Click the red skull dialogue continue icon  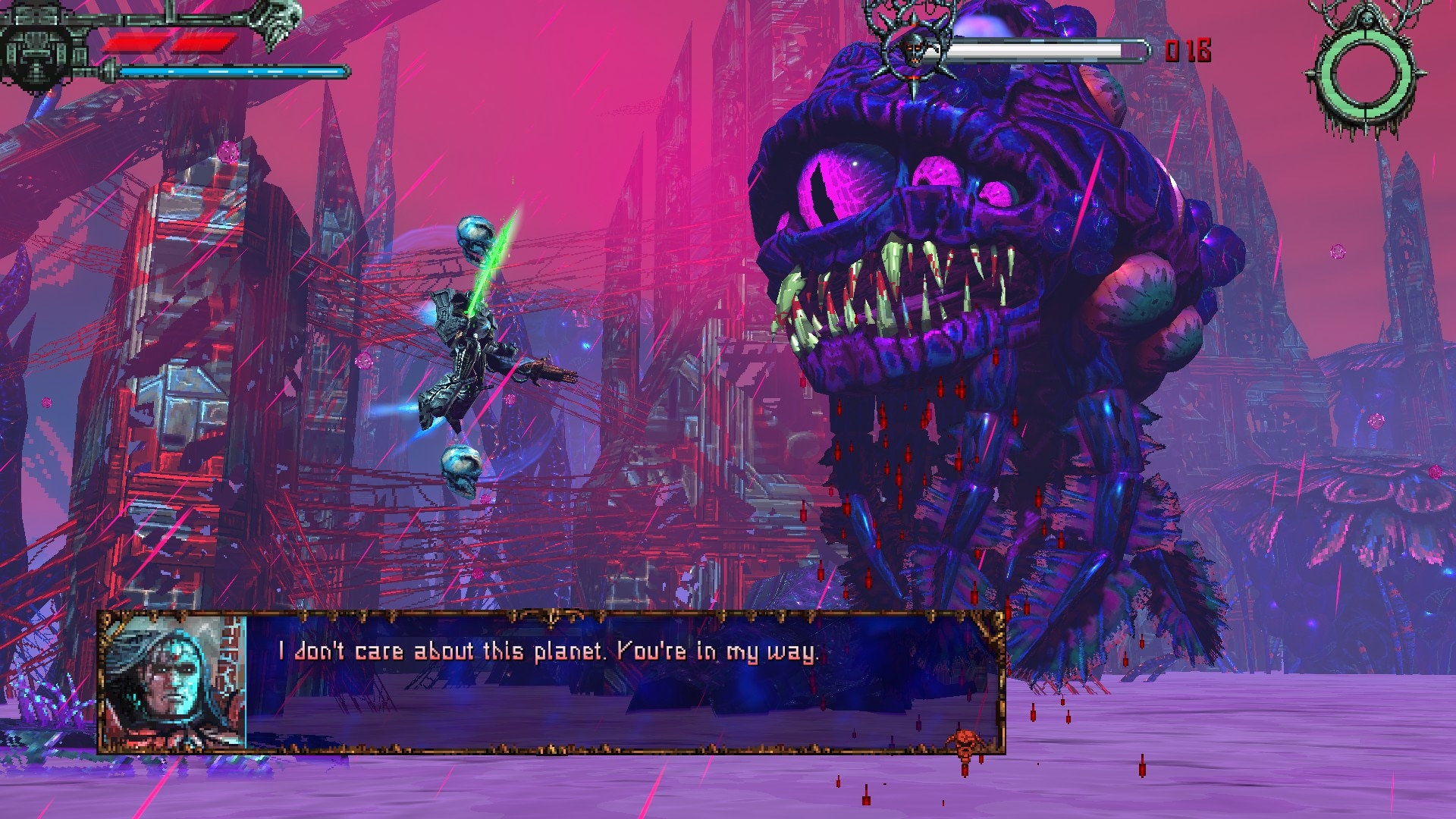click(965, 742)
